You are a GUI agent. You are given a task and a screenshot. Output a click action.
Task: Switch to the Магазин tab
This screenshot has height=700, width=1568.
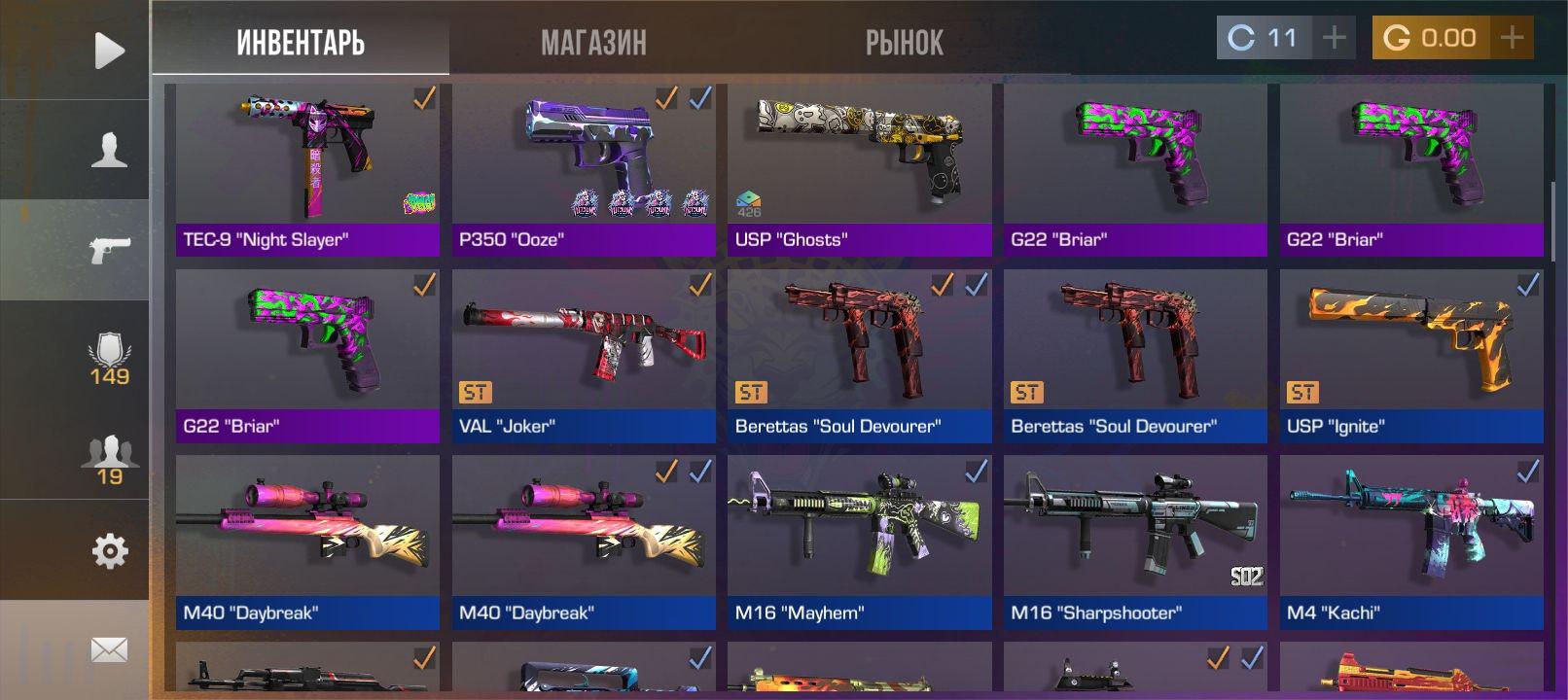pos(593,43)
